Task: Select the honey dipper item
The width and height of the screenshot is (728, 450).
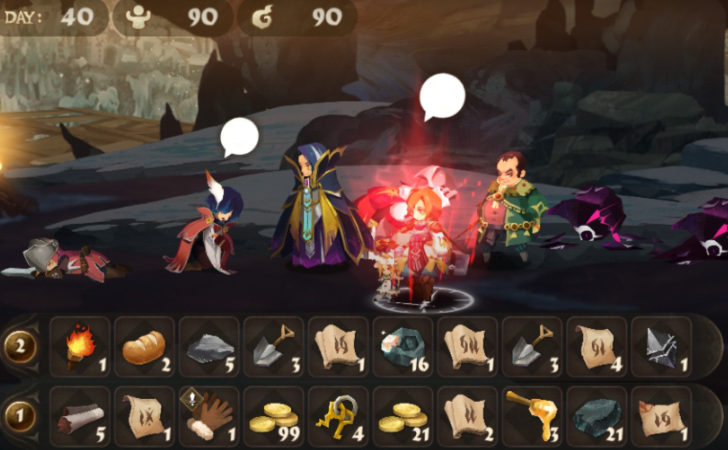Action: pos(531,416)
